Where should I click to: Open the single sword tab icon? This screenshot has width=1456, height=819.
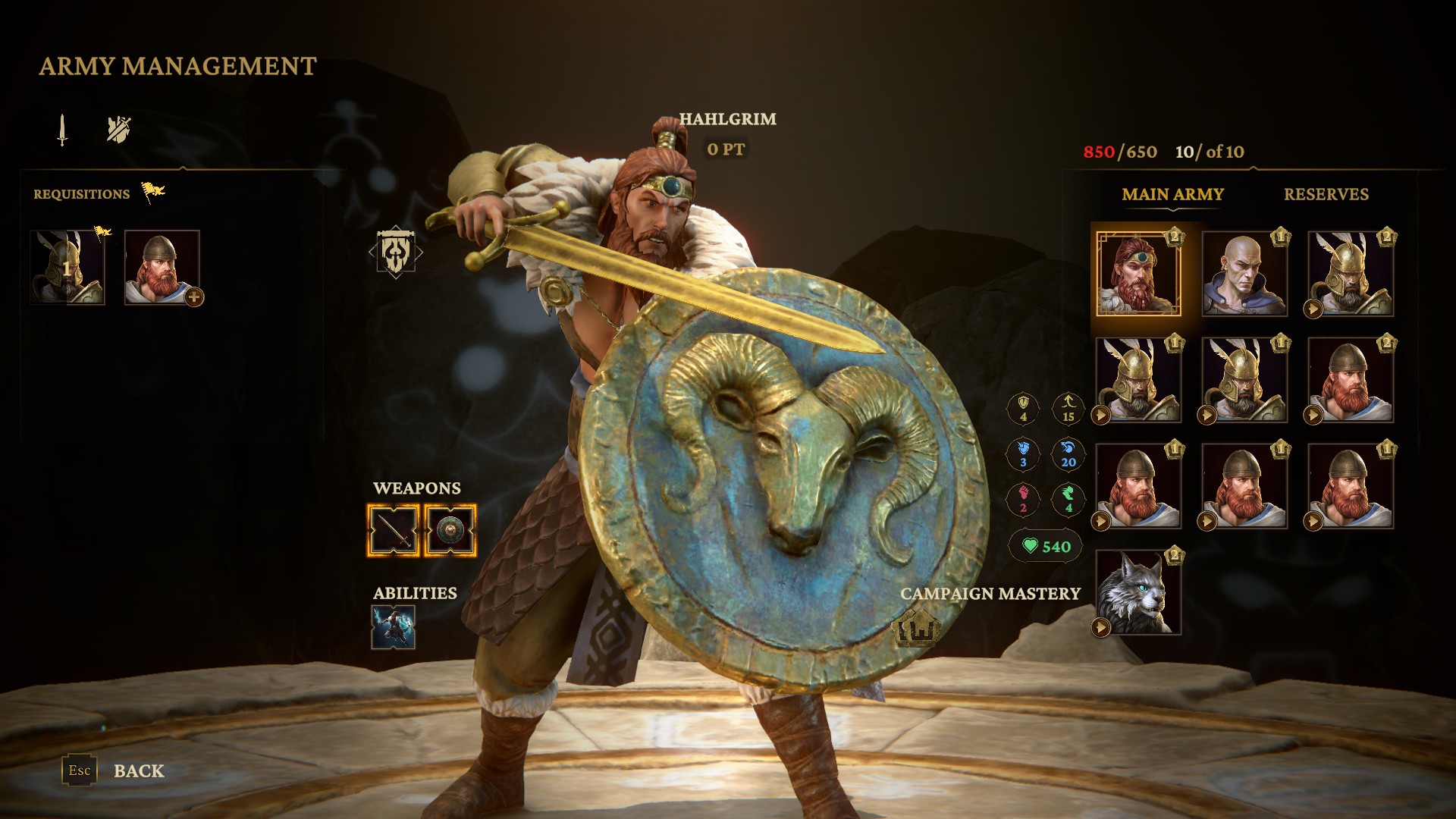tap(62, 130)
